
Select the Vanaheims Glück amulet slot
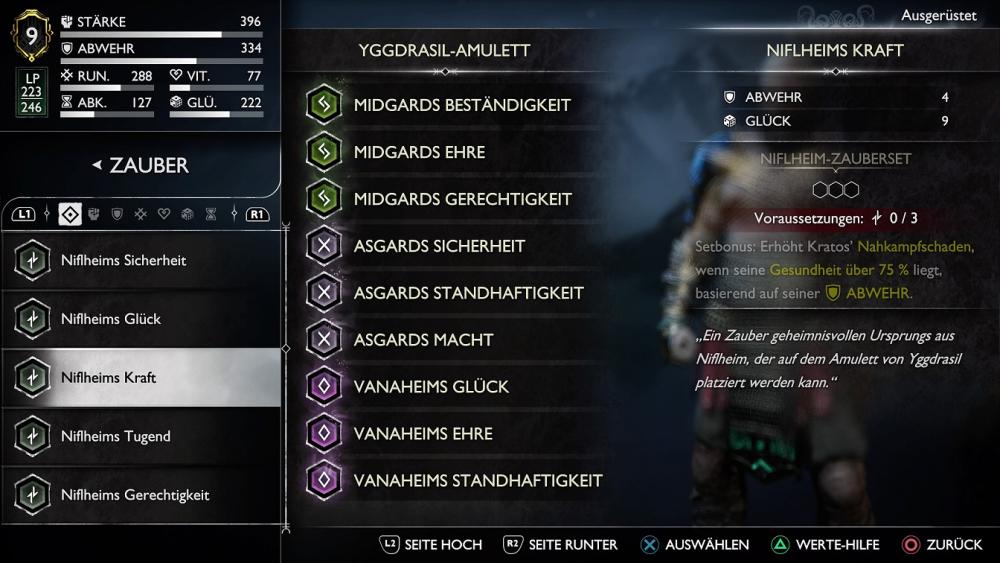tap(430, 387)
